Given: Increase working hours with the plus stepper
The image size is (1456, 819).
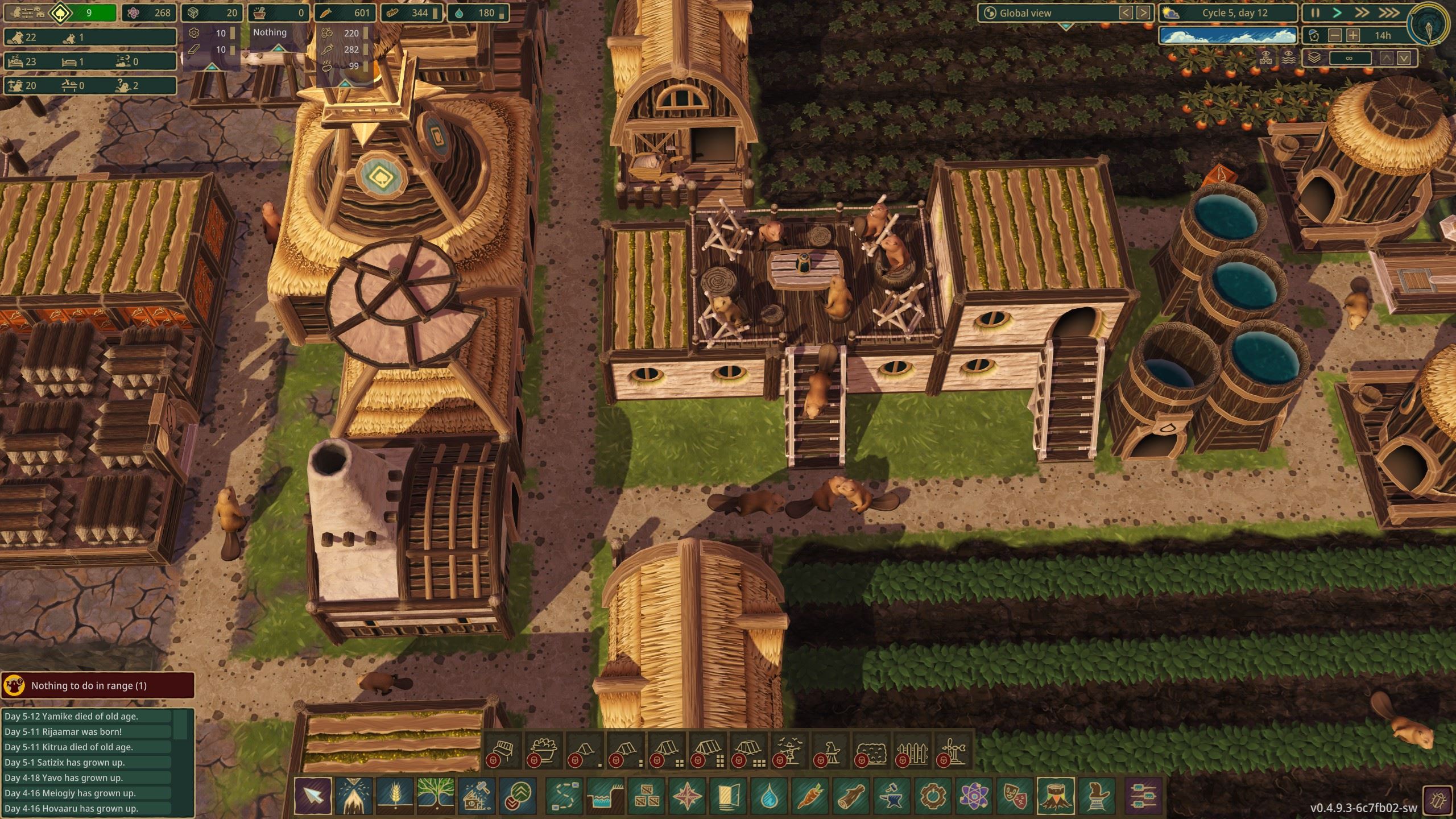Looking at the screenshot, I should point(1354,36).
